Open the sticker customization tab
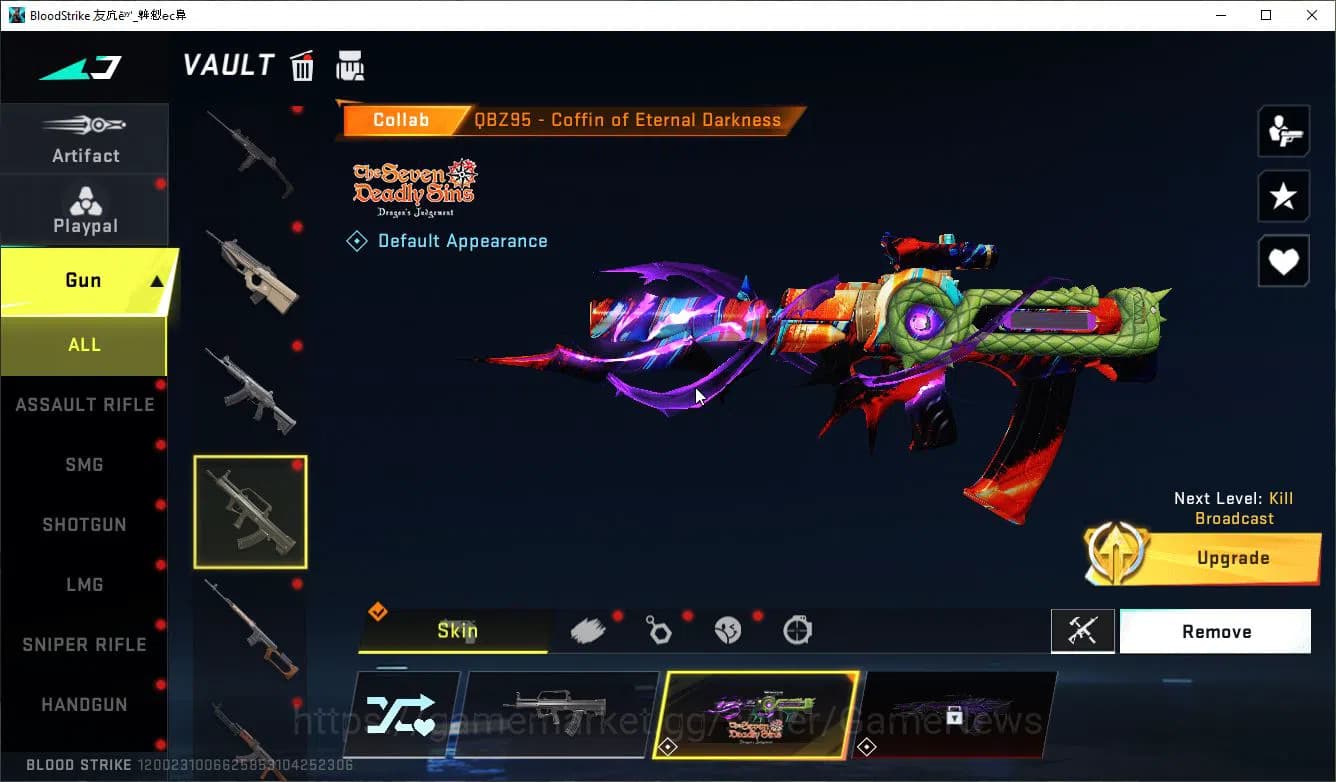Screen dimensions: 1336x782 click(729, 629)
